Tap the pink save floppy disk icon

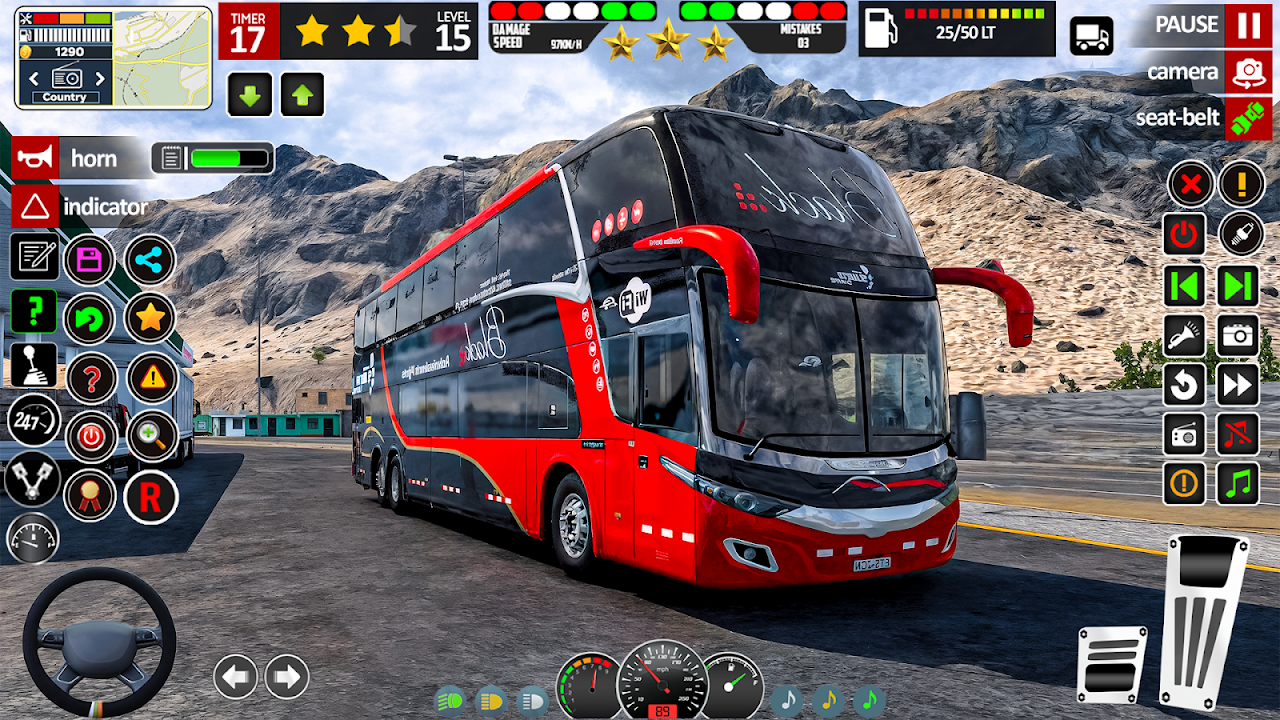90,261
